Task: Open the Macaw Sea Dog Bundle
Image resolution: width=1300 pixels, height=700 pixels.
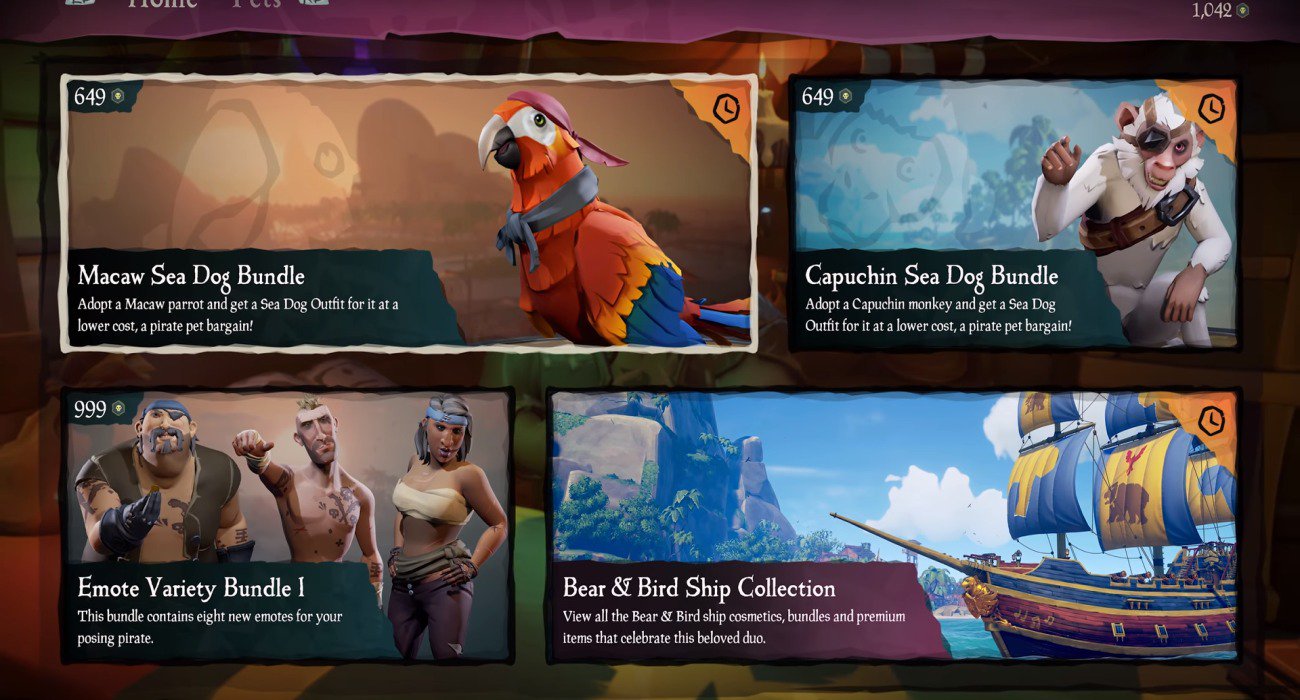Action: (x=408, y=213)
